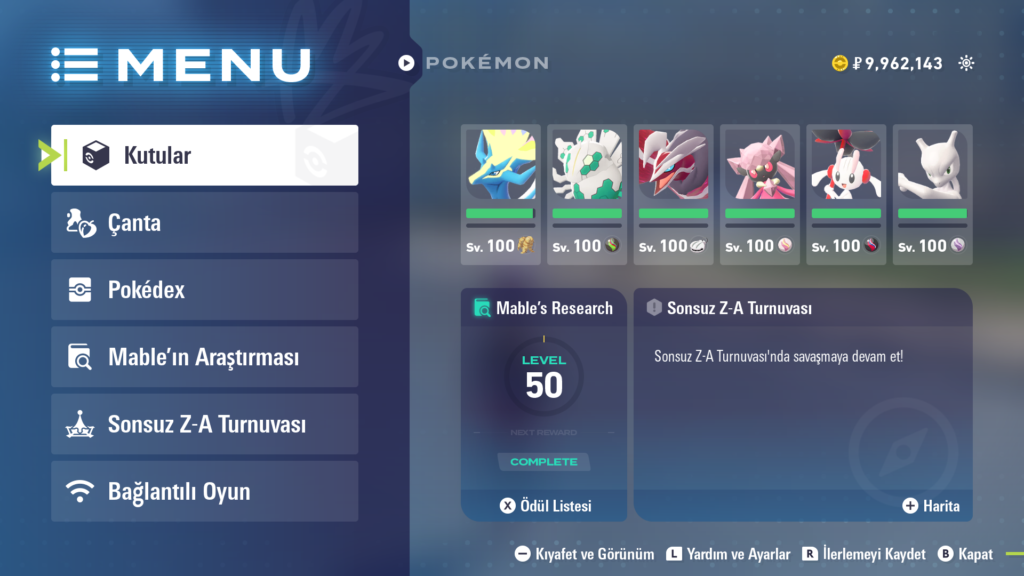The width and height of the screenshot is (1024, 576).
Task: Show the Ödül Listesi reward list
Action: pos(546,506)
